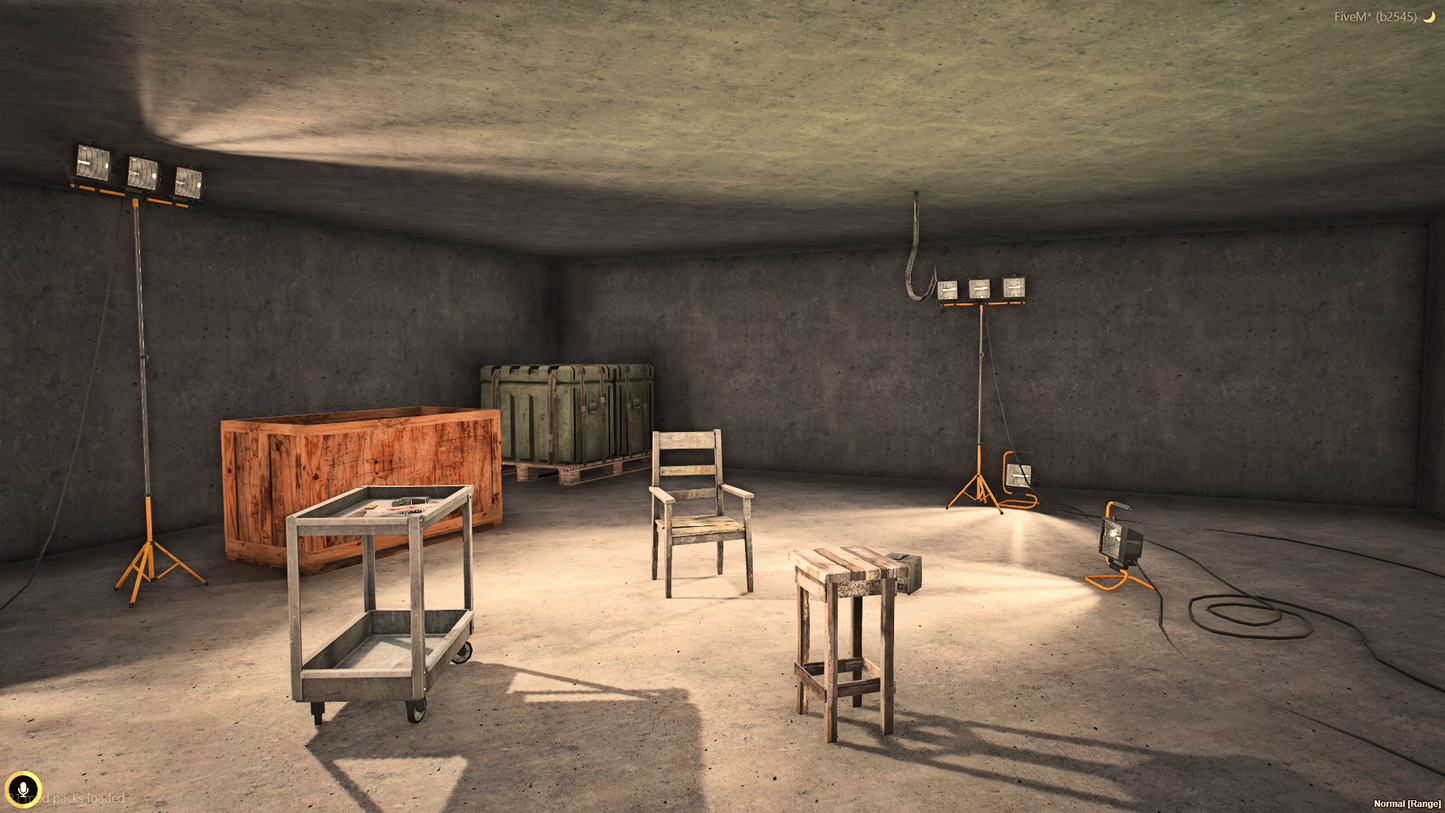Click the microphone voice chat icon

point(22,790)
